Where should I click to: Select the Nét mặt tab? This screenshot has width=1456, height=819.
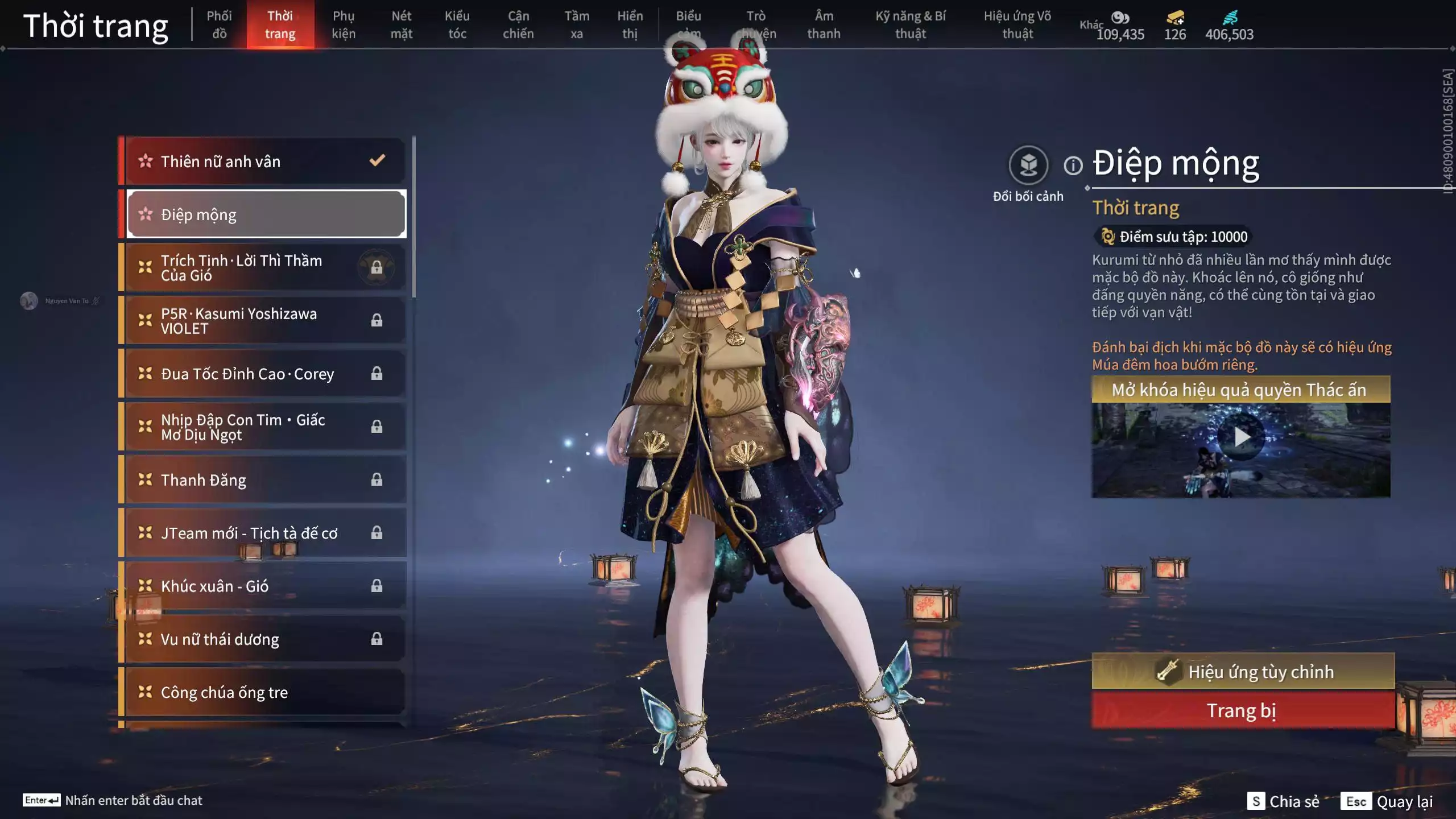pyautogui.click(x=401, y=24)
